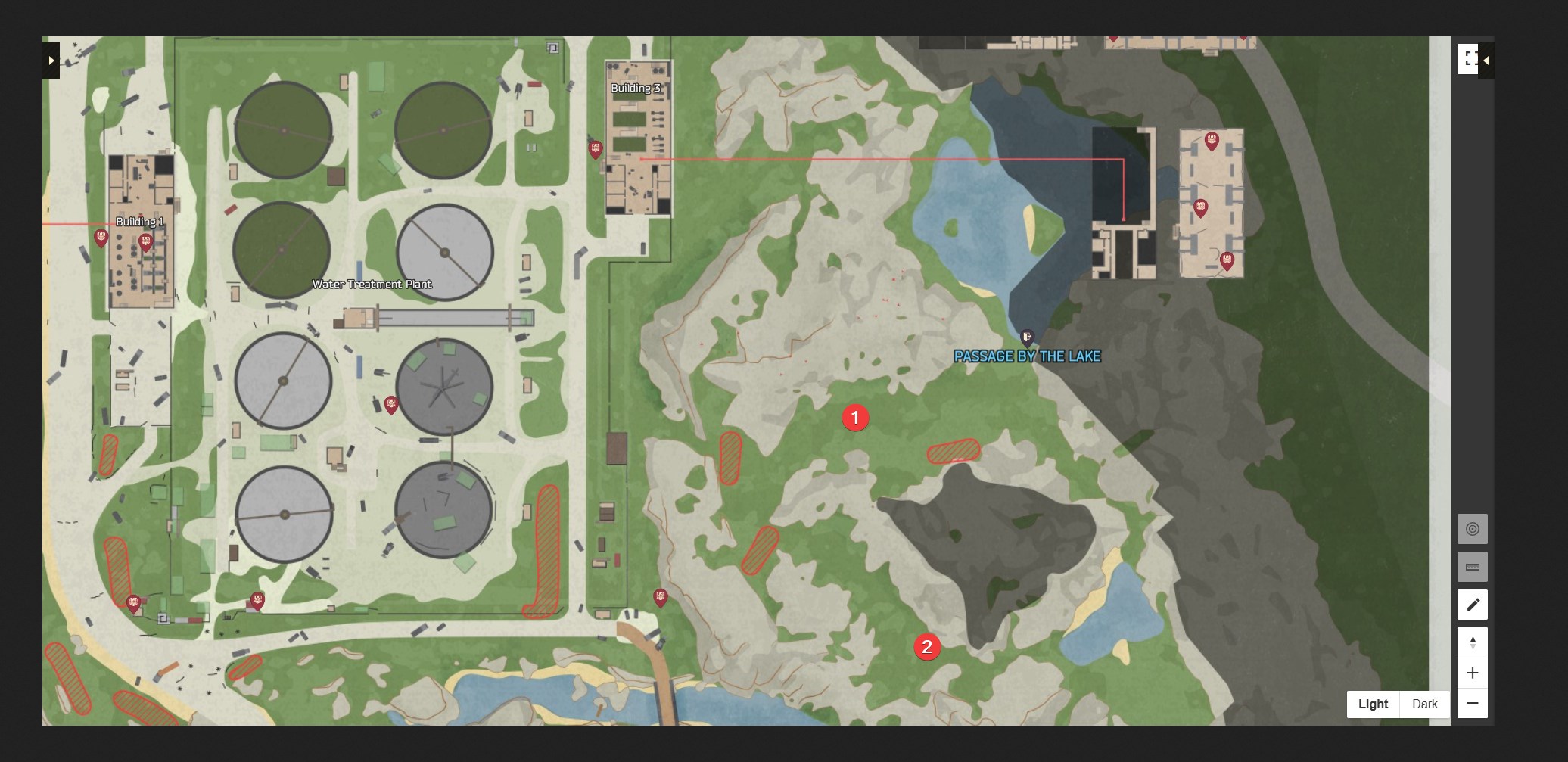Toggle fullscreen map view

[1469, 59]
